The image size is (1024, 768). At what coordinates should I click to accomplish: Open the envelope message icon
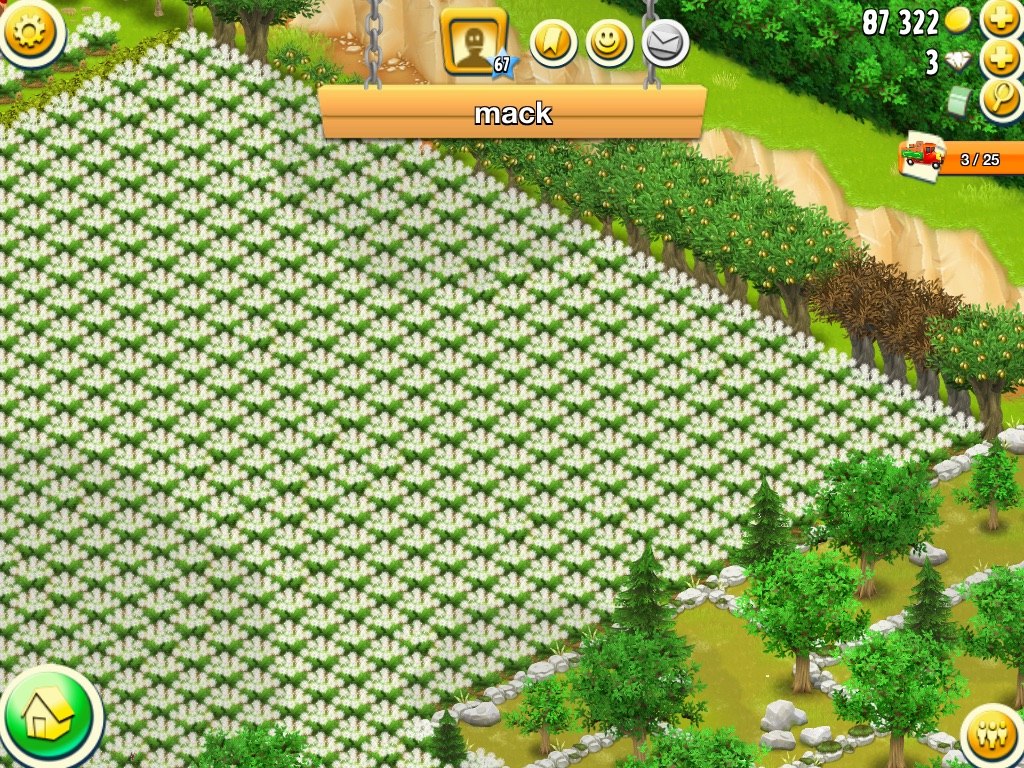[x=665, y=42]
